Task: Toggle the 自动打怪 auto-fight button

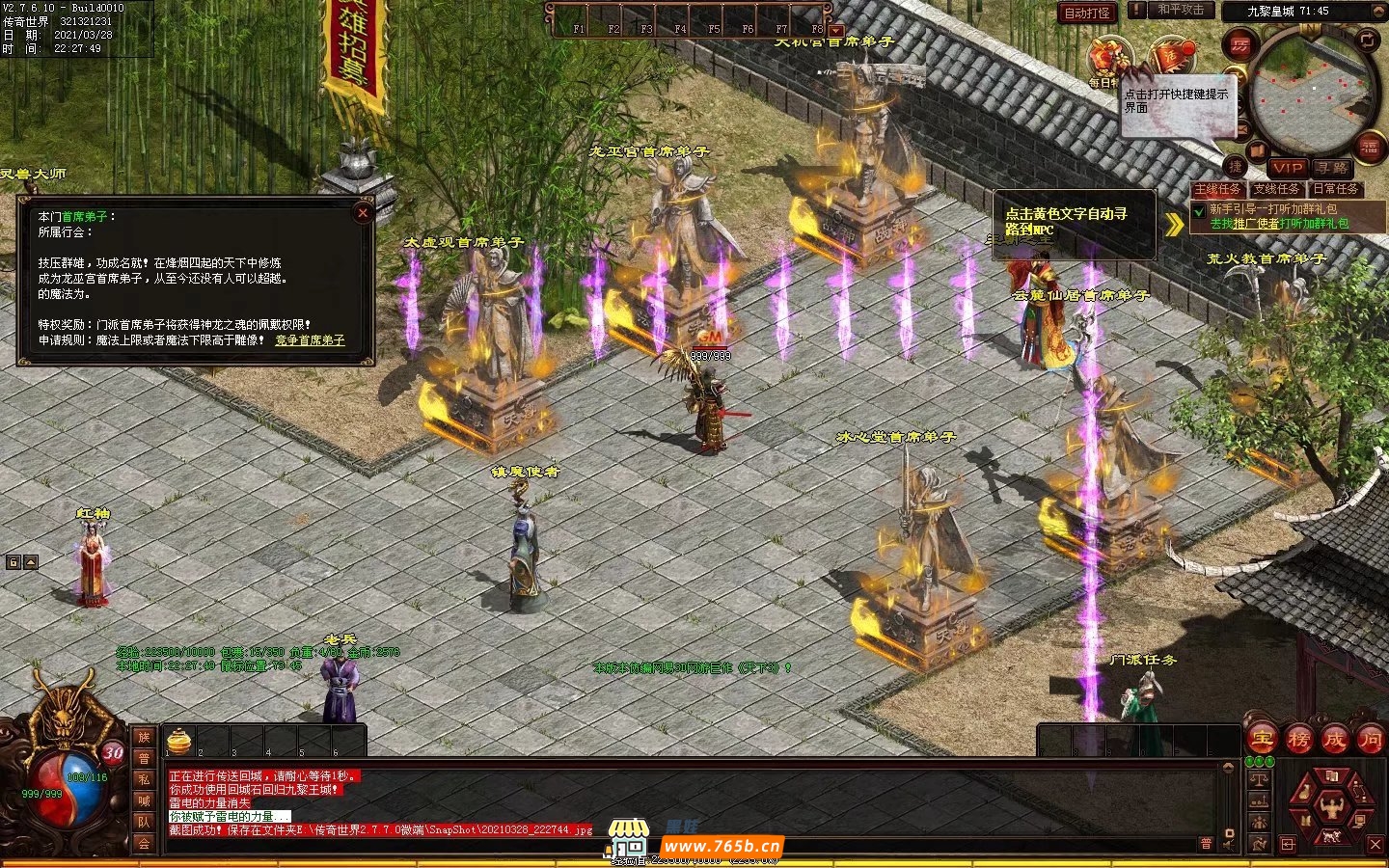Action: tap(1087, 13)
